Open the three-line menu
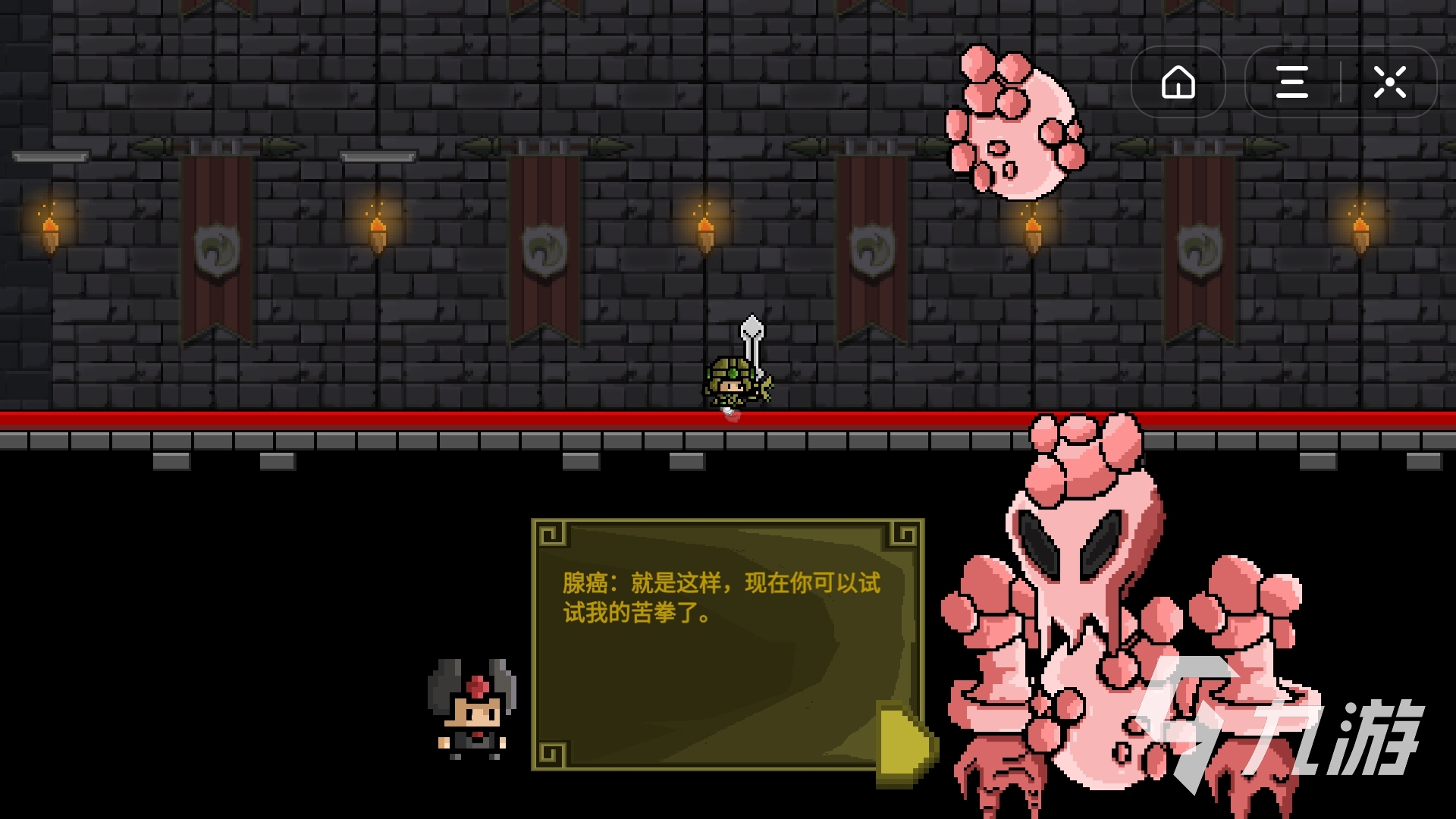This screenshot has width=1456, height=819. pyautogui.click(x=1291, y=82)
